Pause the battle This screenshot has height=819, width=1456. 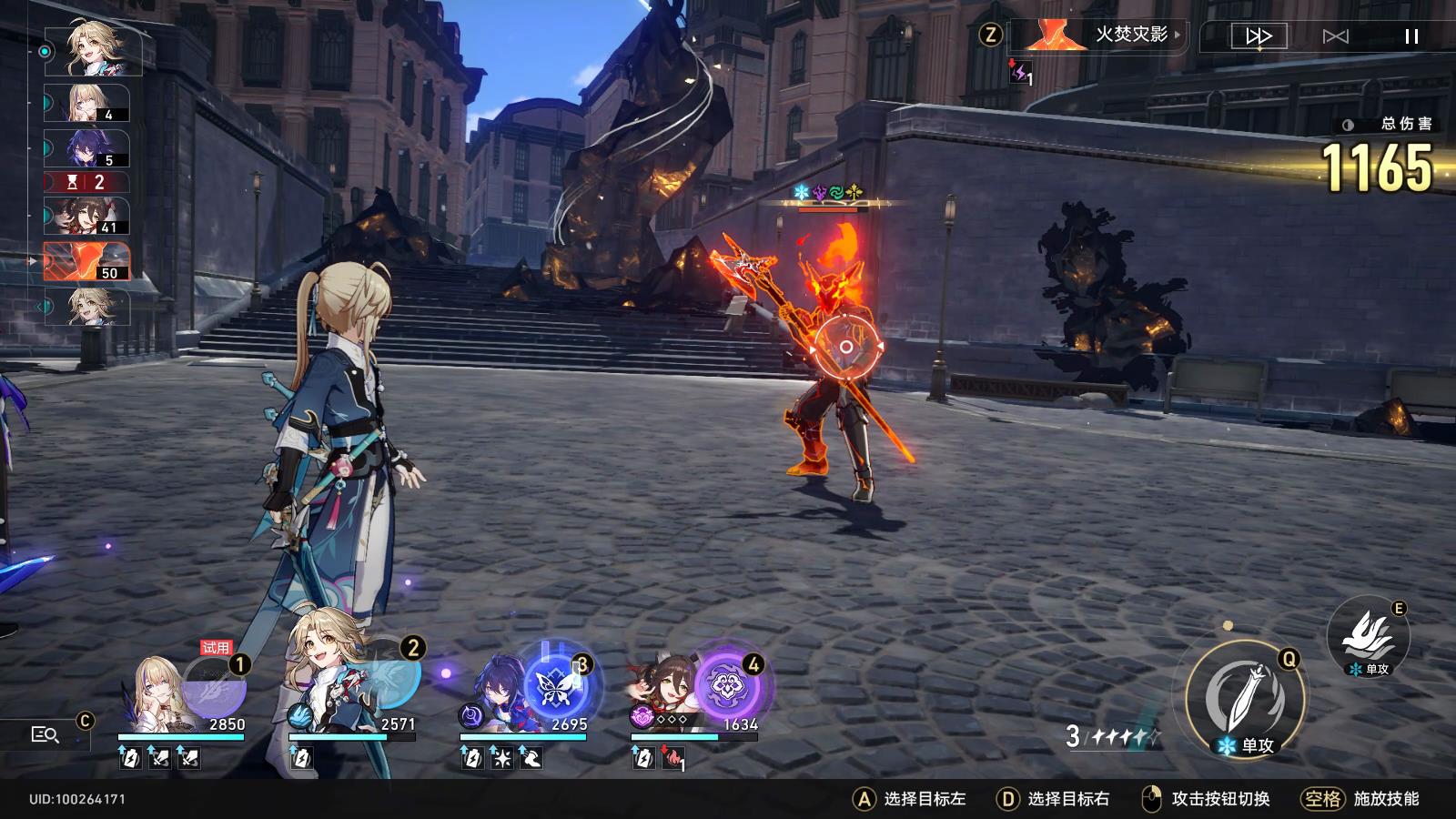click(1411, 36)
